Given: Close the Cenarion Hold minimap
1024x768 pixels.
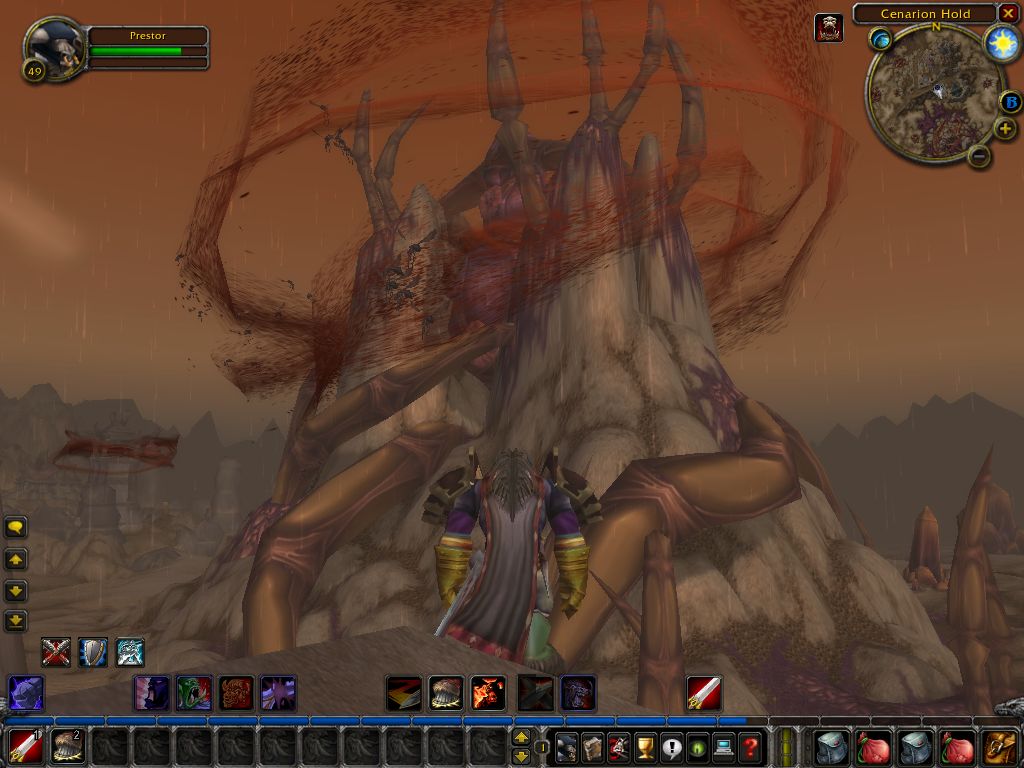Looking at the screenshot, I should tap(1009, 14).
